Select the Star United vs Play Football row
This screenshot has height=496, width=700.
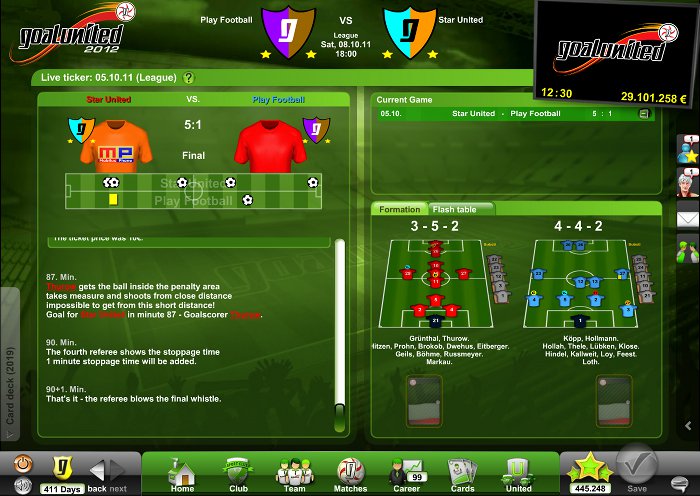(x=510, y=114)
